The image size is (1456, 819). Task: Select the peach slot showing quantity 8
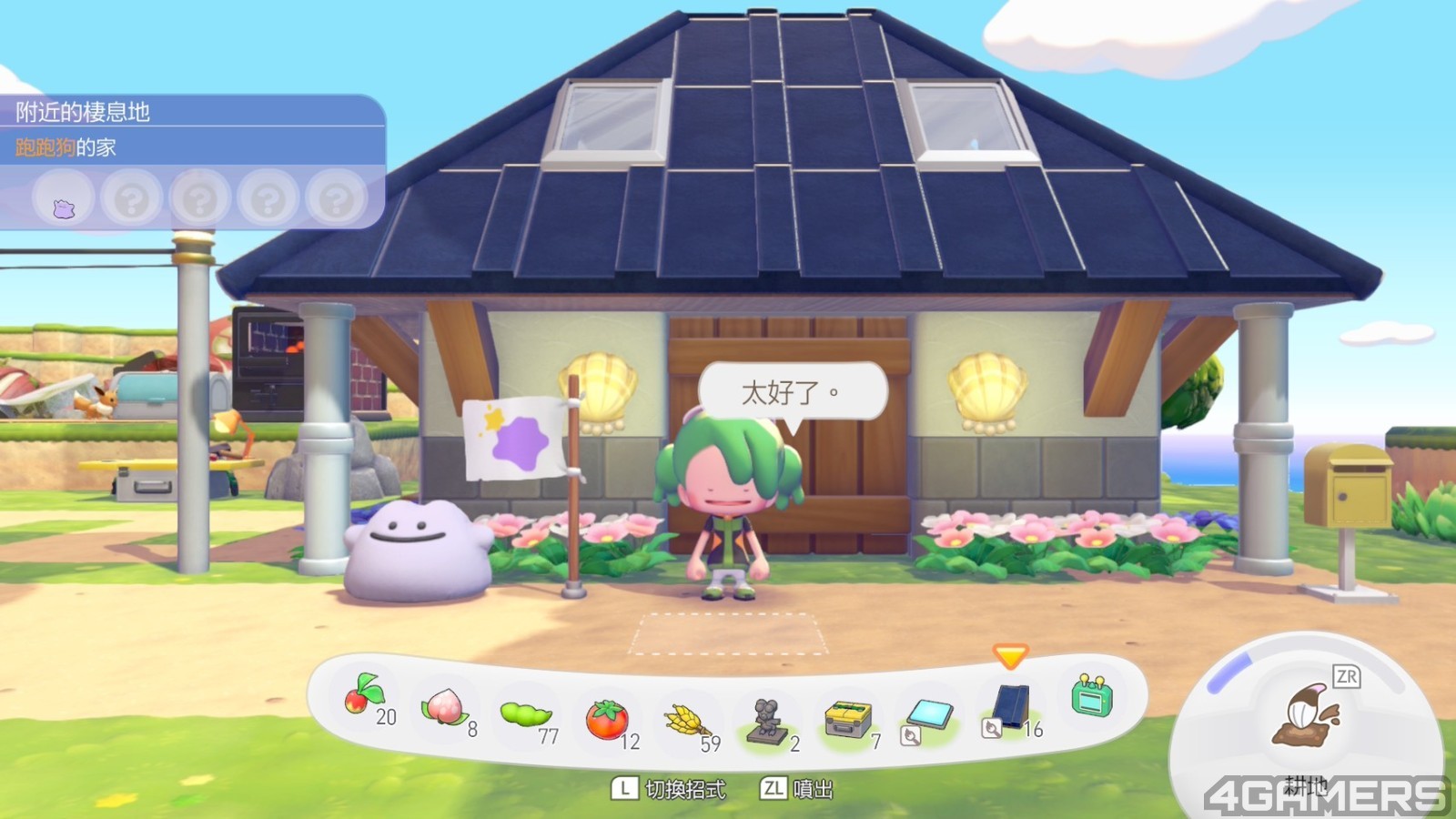coord(446,708)
